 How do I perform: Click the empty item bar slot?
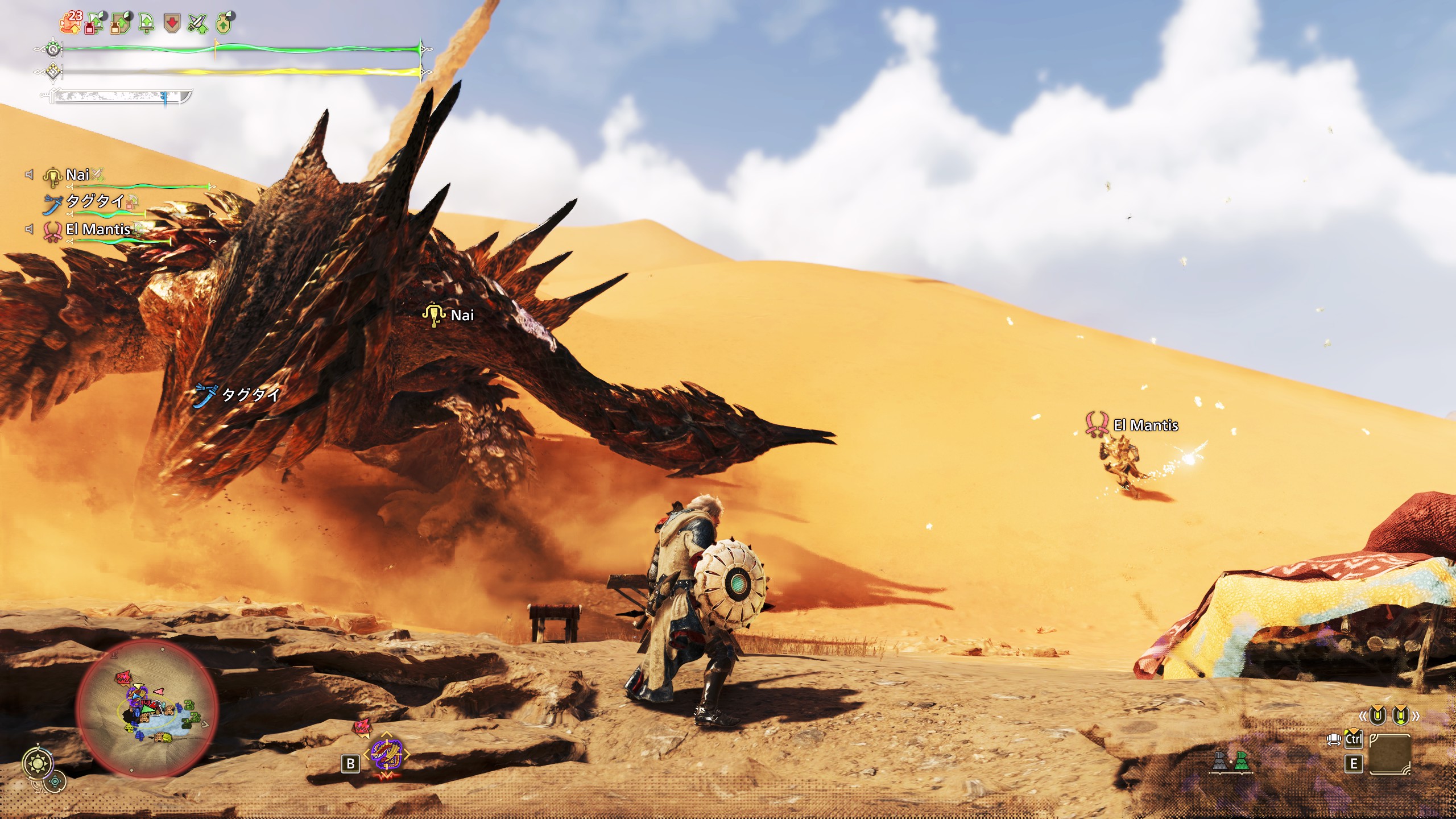coord(1389,754)
